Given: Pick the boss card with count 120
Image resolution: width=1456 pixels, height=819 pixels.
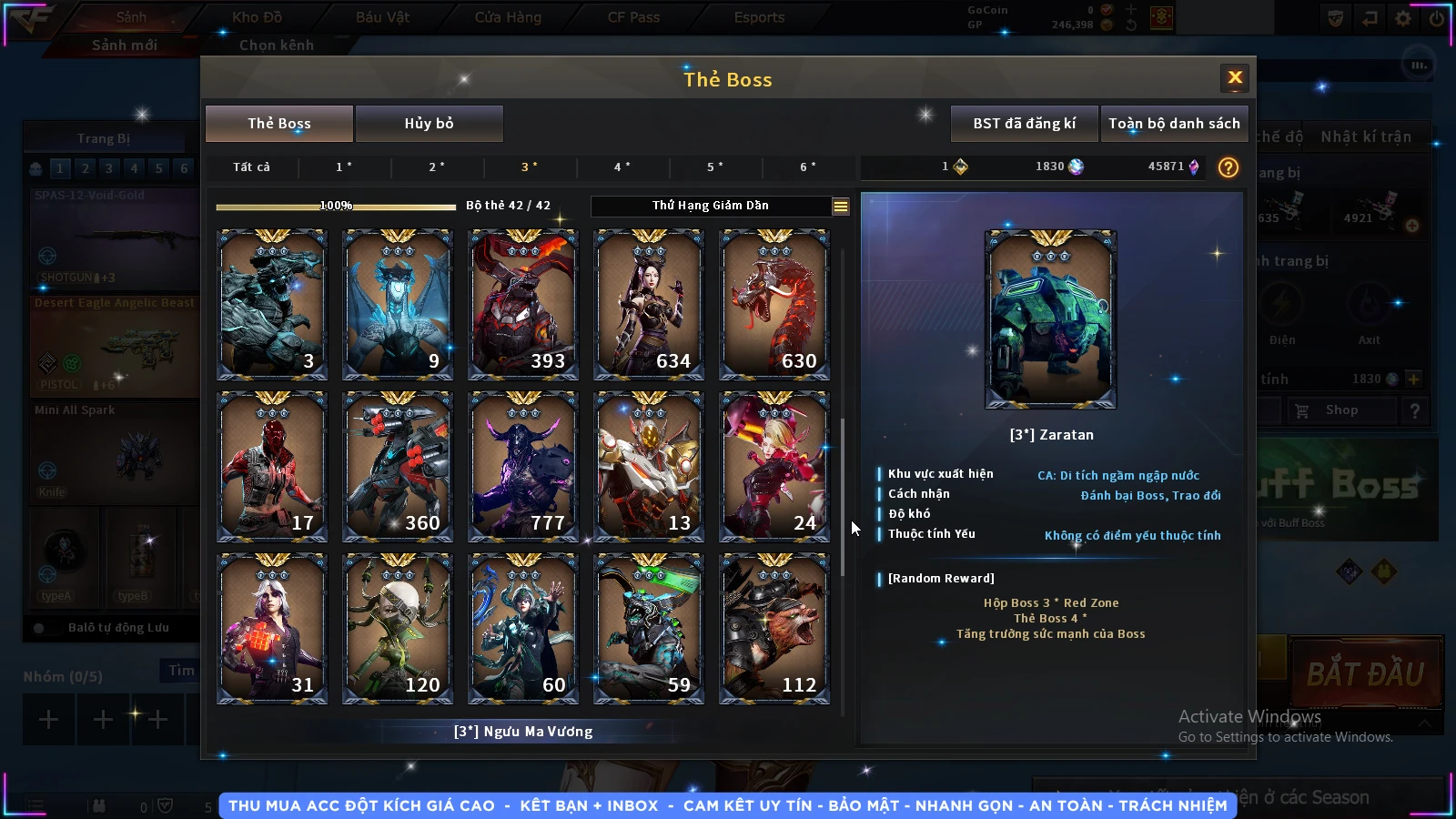Looking at the screenshot, I should tap(398, 629).
